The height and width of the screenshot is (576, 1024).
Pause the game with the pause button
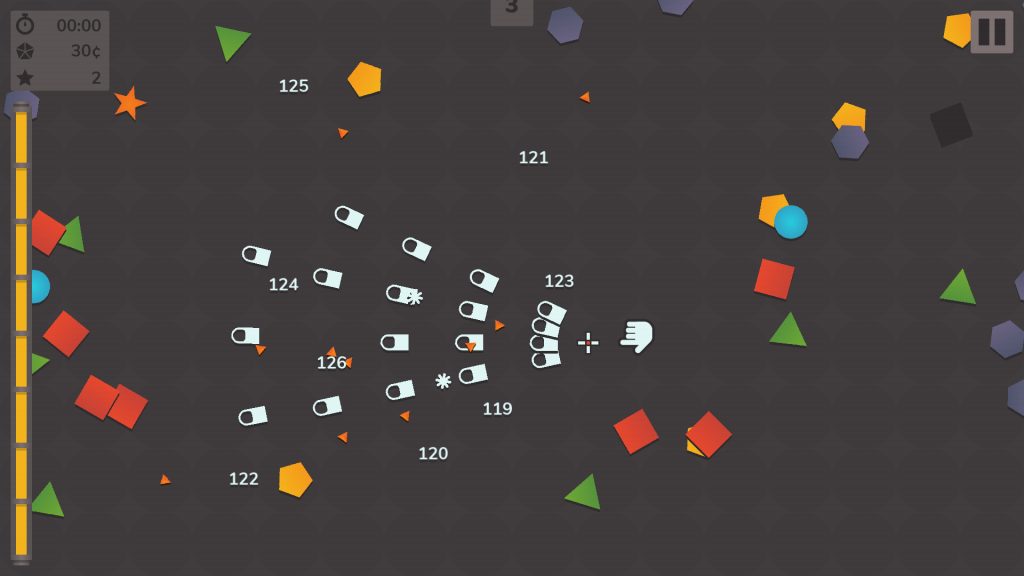pyautogui.click(x=991, y=32)
